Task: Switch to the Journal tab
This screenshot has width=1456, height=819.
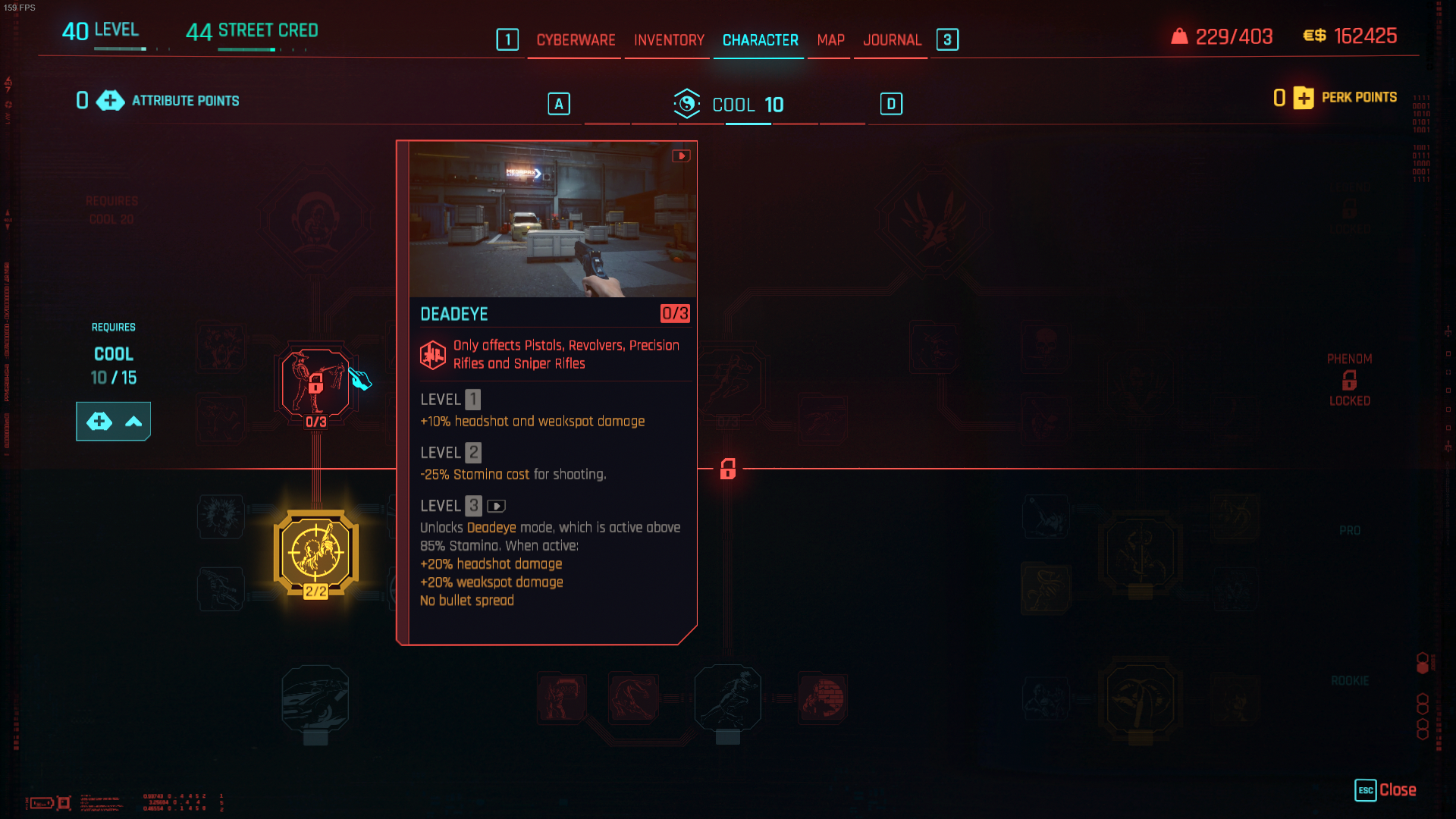Action: pyautogui.click(x=891, y=40)
